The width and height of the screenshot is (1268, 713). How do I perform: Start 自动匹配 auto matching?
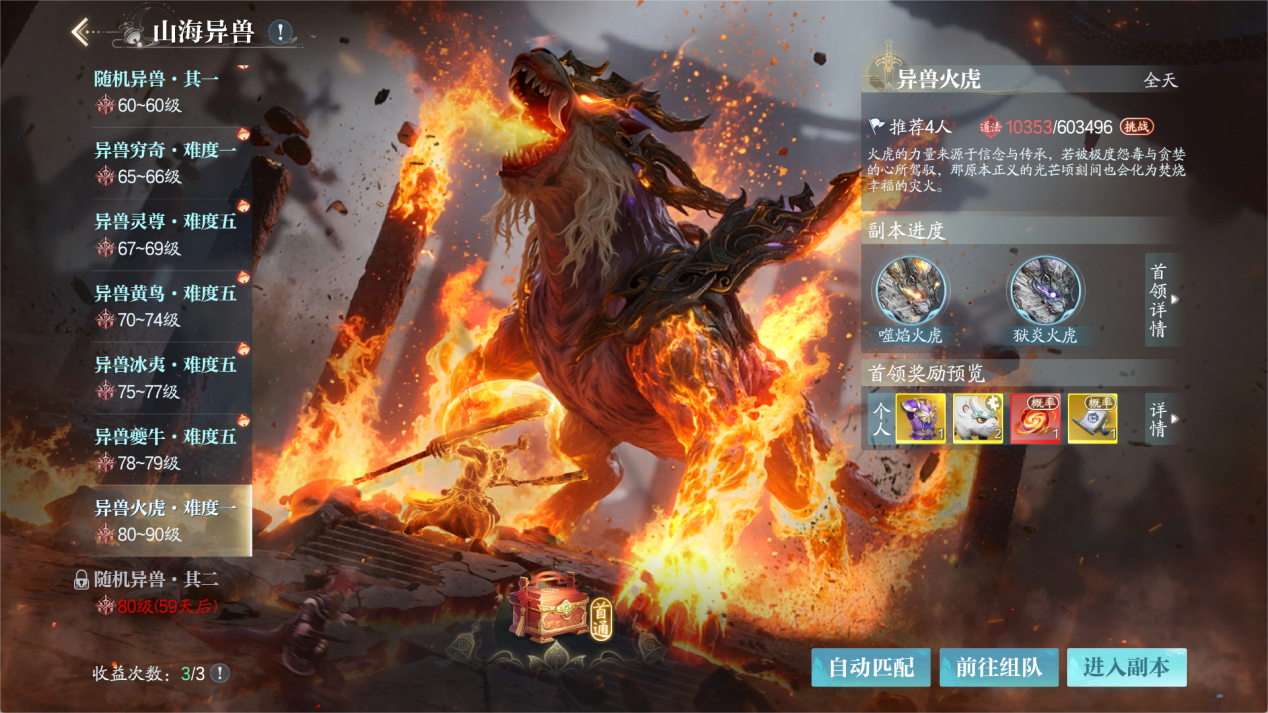(870, 667)
